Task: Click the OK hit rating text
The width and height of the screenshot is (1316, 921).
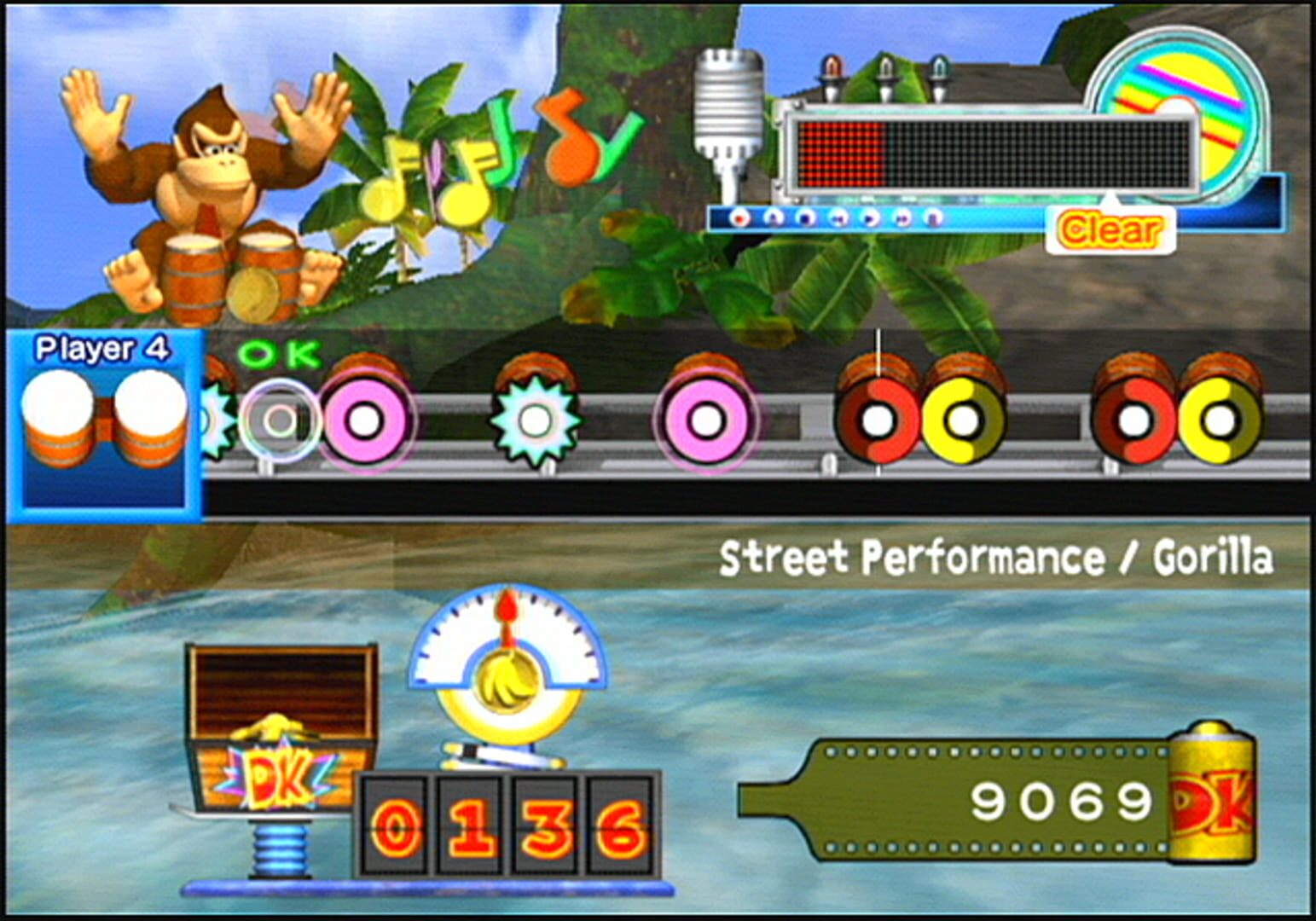Action: click(x=278, y=353)
